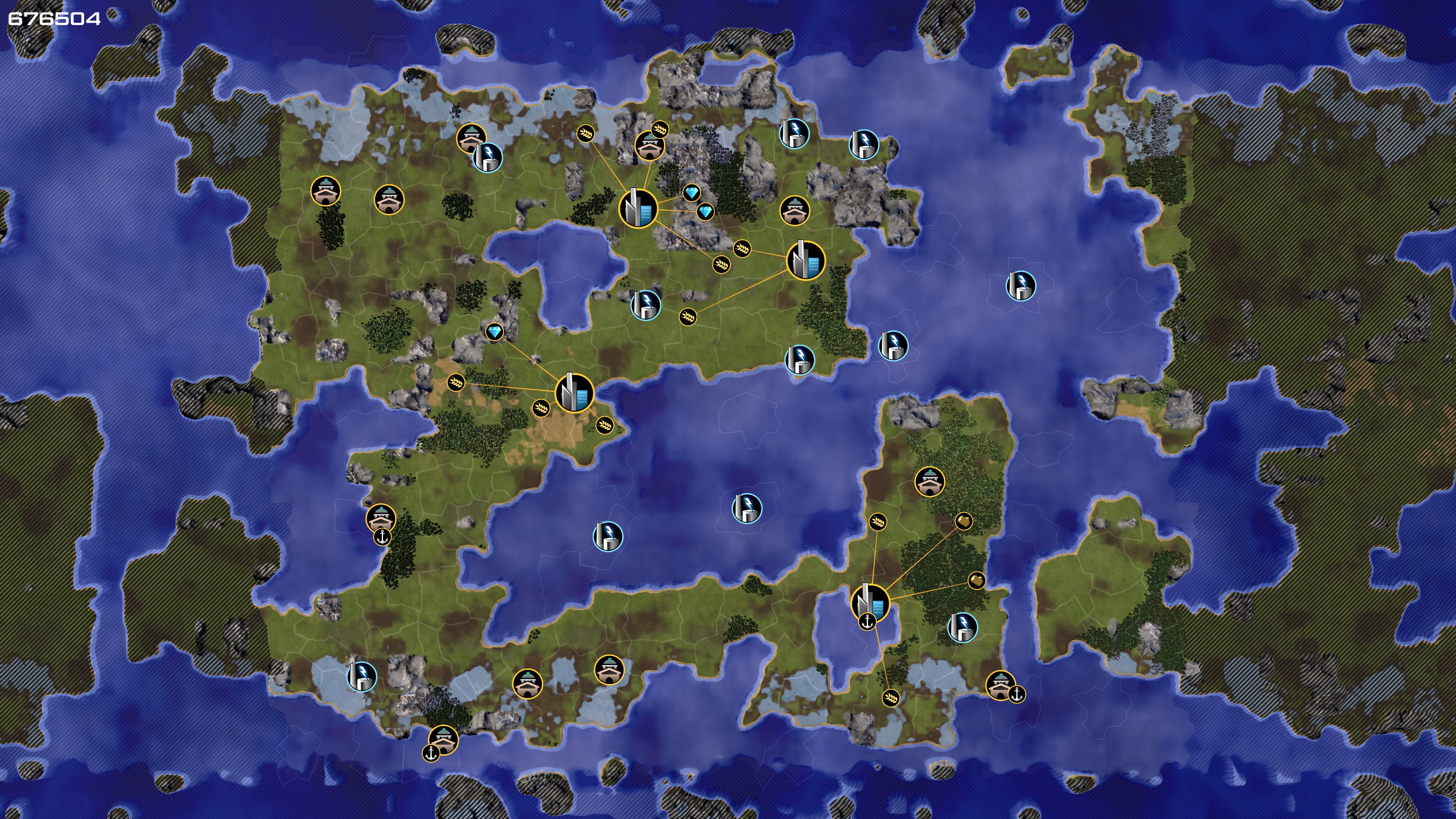Select the city linked only to wheat resources
Image resolution: width=1456 pixels, height=819 pixels.
(x=805, y=260)
